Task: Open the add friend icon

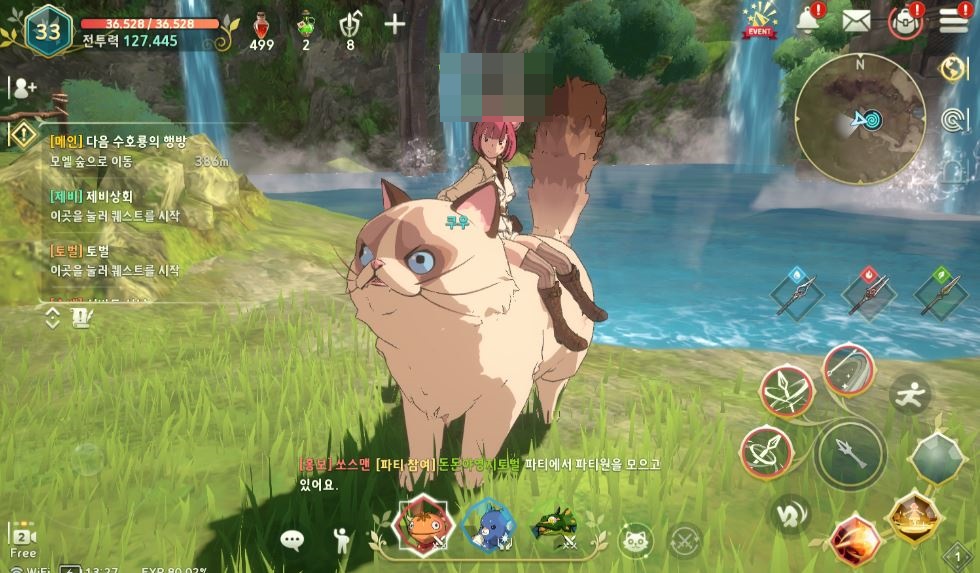Action: 22,87
